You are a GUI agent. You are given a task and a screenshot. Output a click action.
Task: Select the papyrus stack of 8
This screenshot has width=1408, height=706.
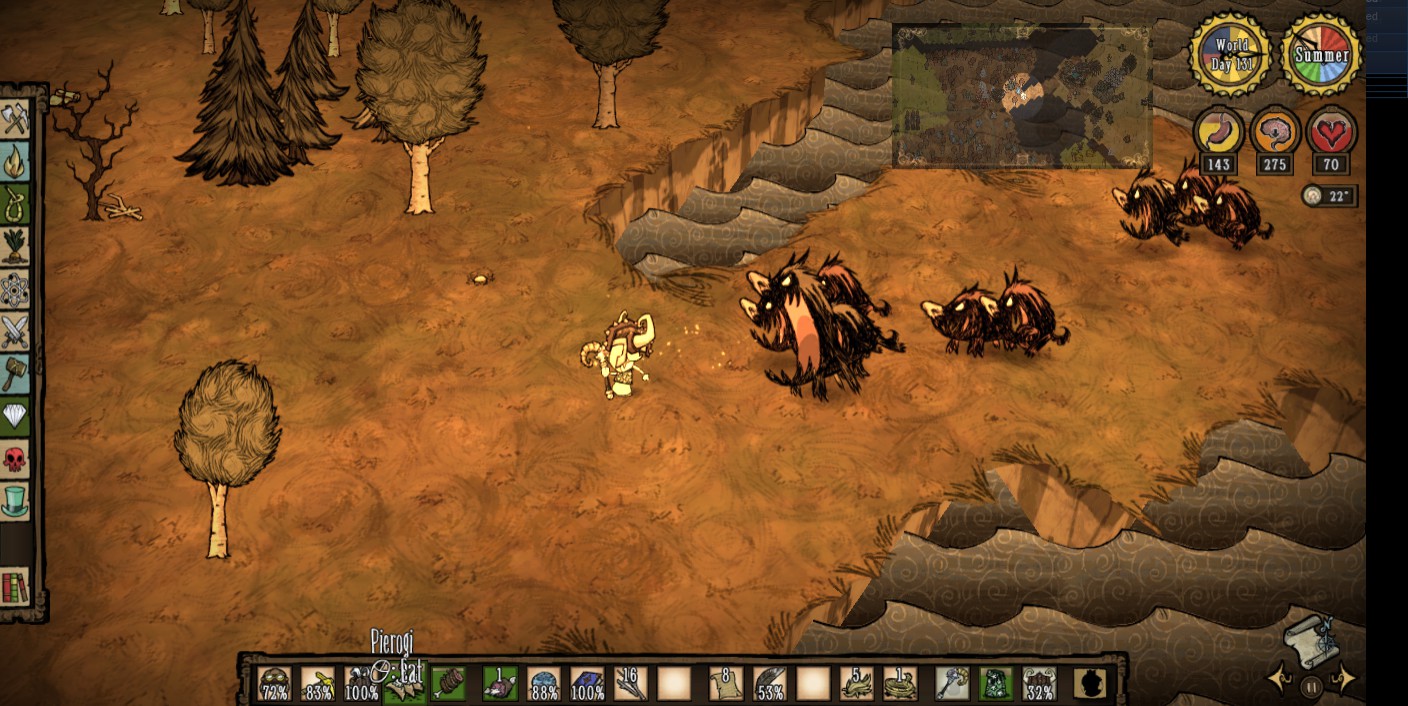point(725,684)
